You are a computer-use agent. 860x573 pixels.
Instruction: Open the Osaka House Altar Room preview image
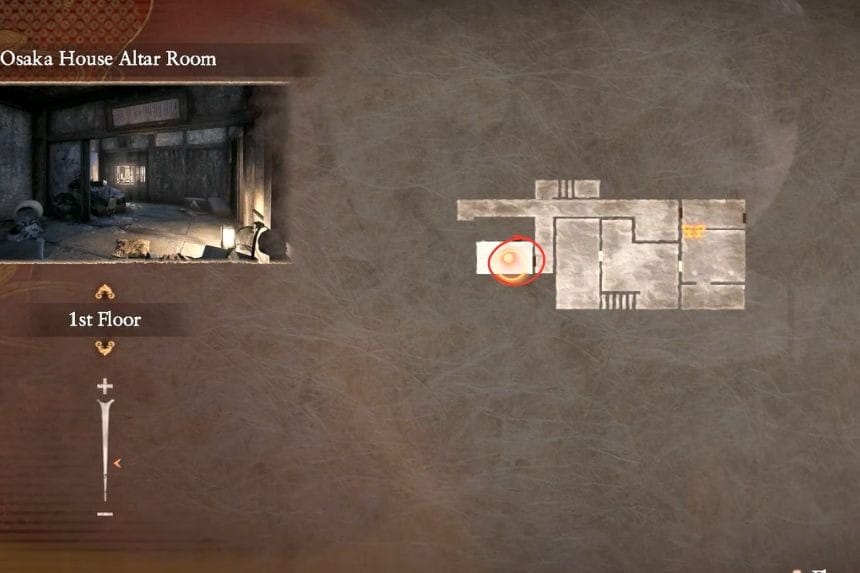tap(145, 172)
